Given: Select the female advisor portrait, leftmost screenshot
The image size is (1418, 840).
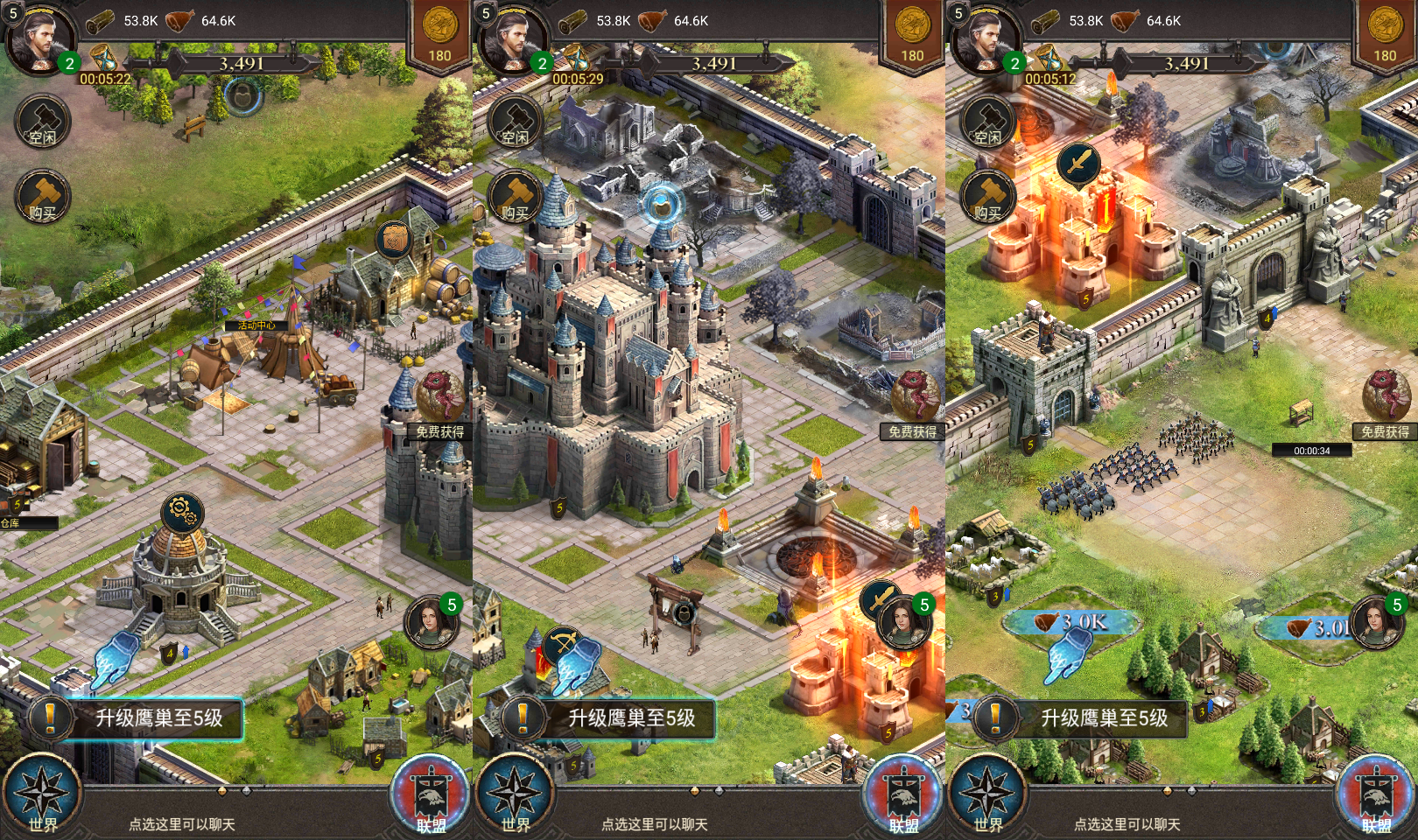Looking at the screenshot, I should 432,622.
